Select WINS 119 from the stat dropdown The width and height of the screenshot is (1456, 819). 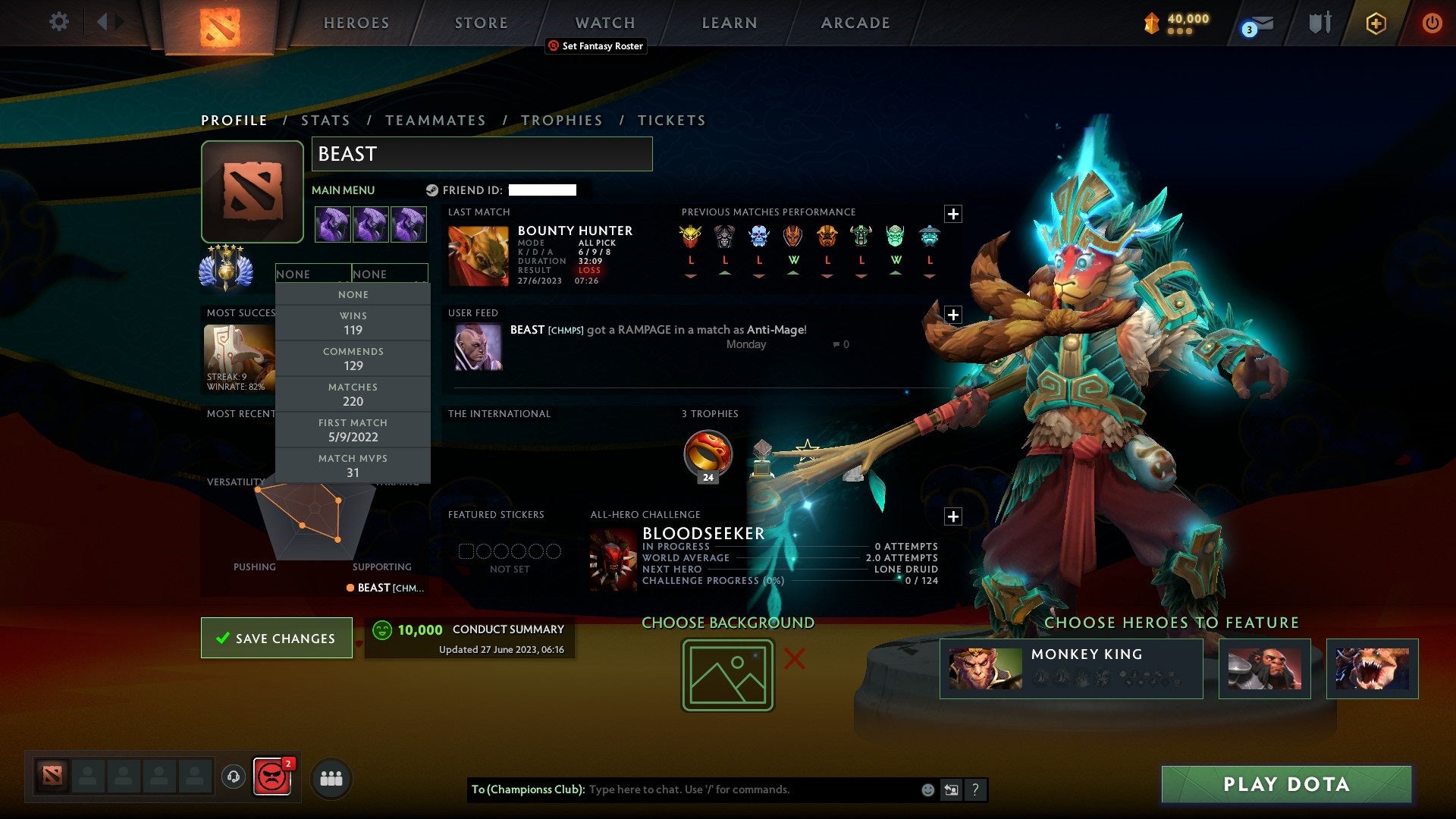point(353,323)
